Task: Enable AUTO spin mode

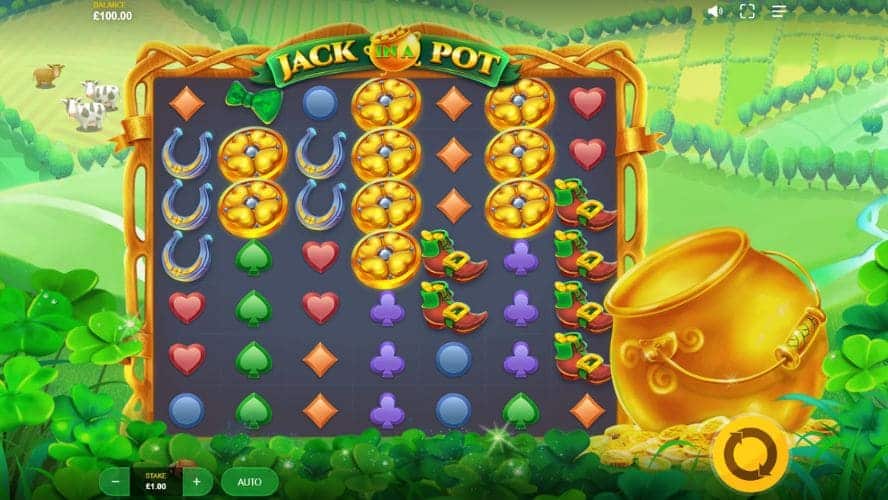Action: [x=250, y=482]
